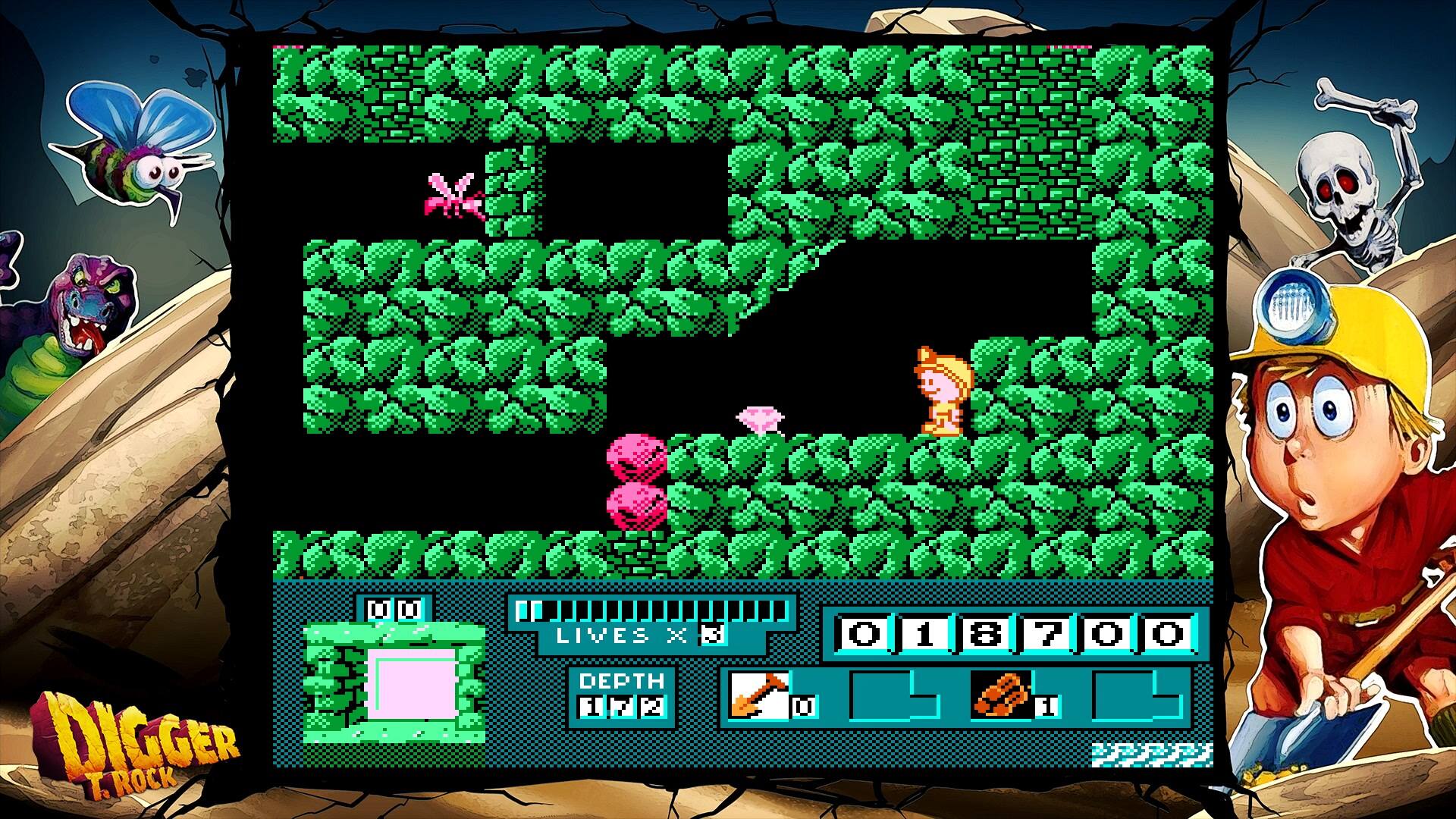Click the pink diamond collectible
1456x819 pixels.
[761, 420]
